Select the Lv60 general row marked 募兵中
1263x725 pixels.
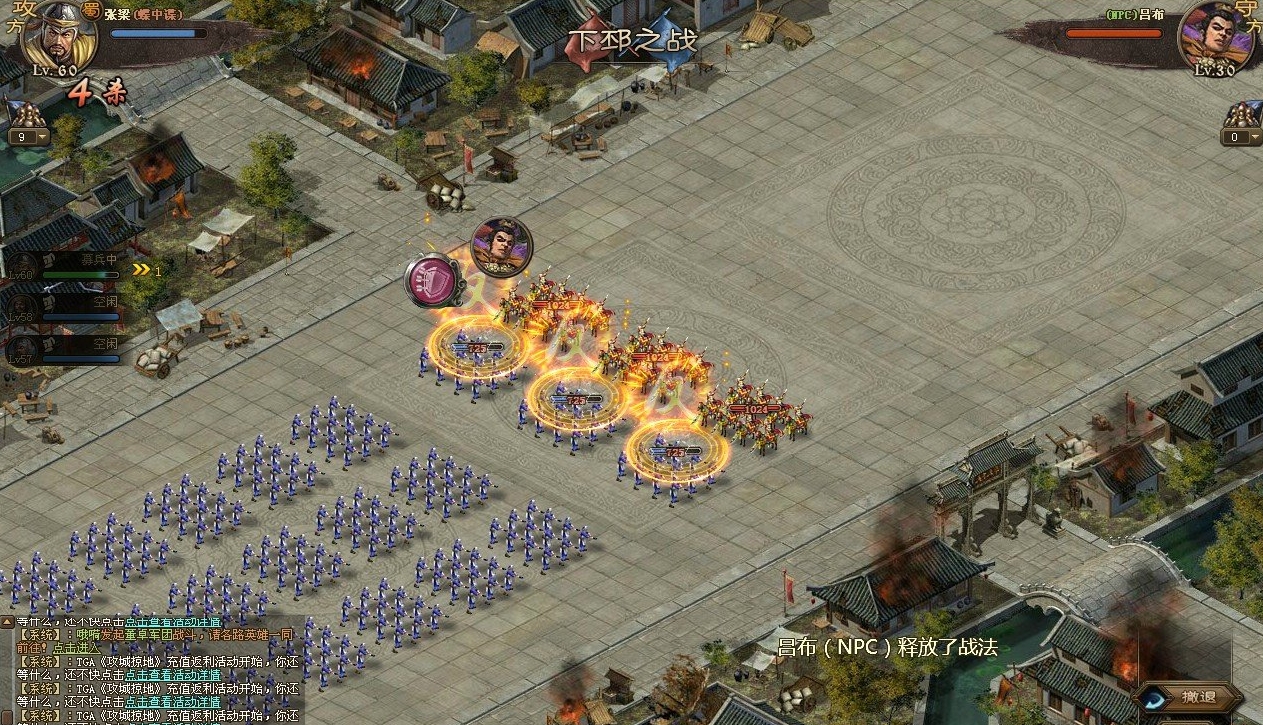pyautogui.click(x=66, y=266)
